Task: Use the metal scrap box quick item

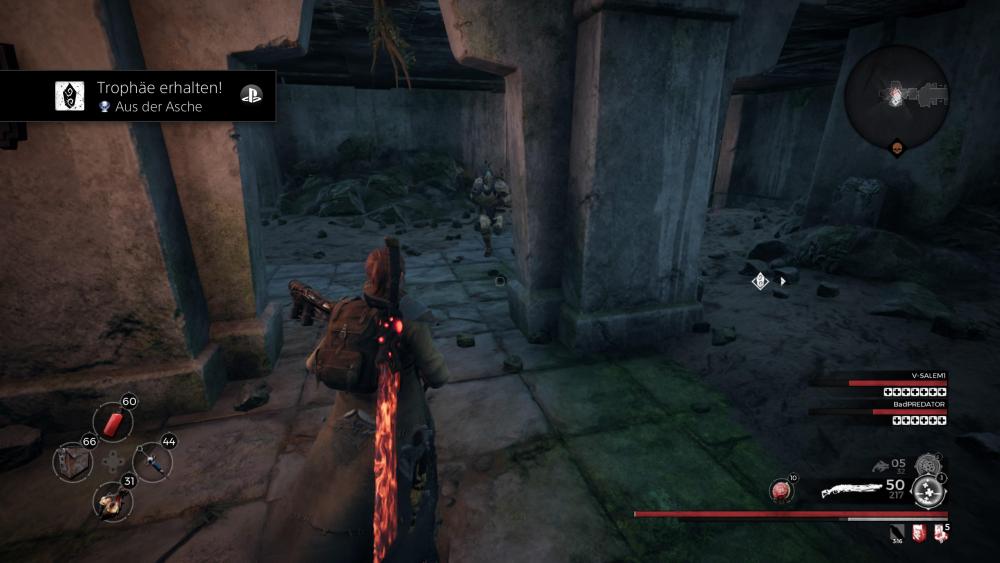Action: click(72, 461)
